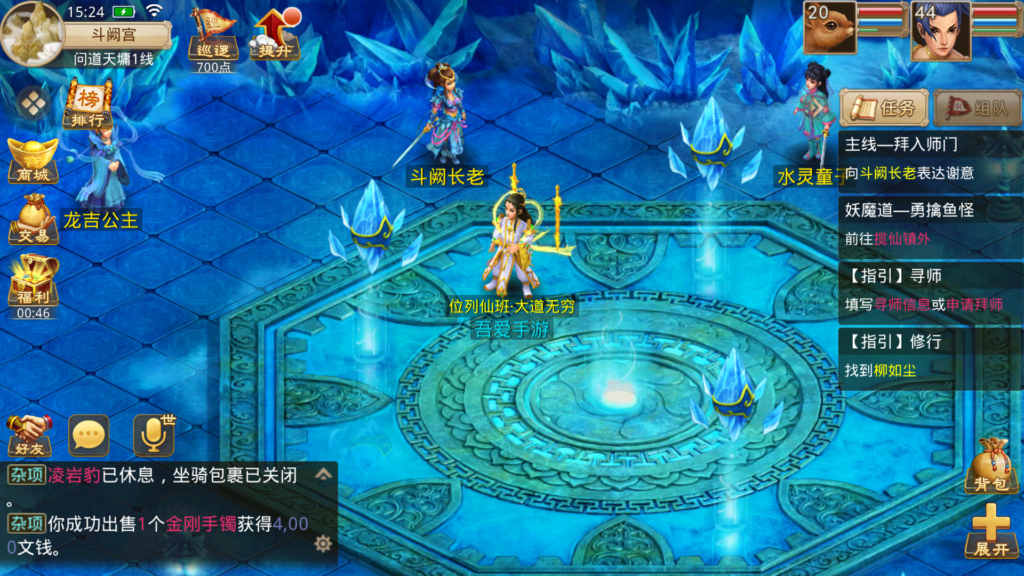Image resolution: width=1024 pixels, height=576 pixels.
Task: Expand the menu with the 展开 plus button
Action: (x=990, y=531)
